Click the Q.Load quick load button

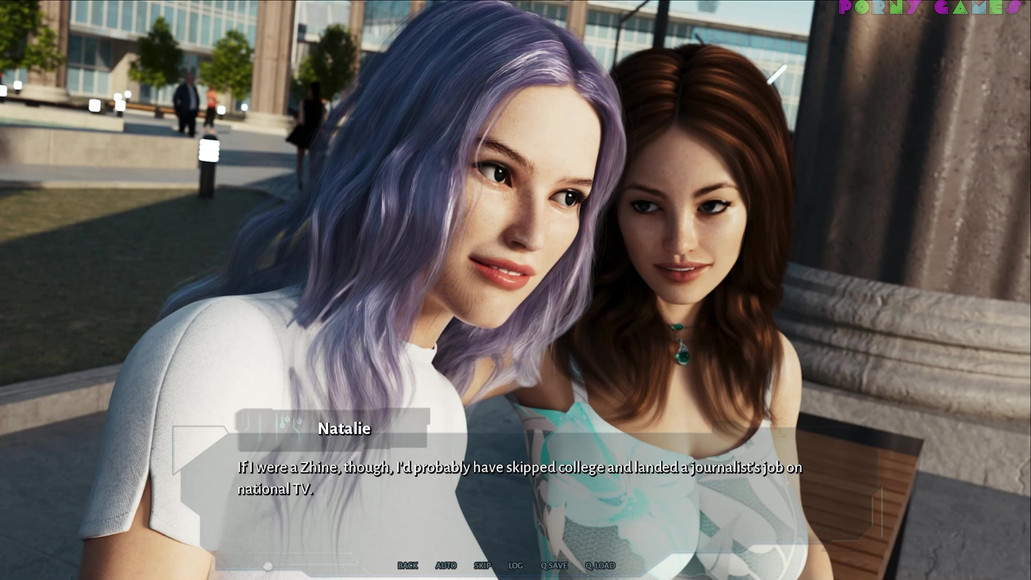[x=600, y=566]
